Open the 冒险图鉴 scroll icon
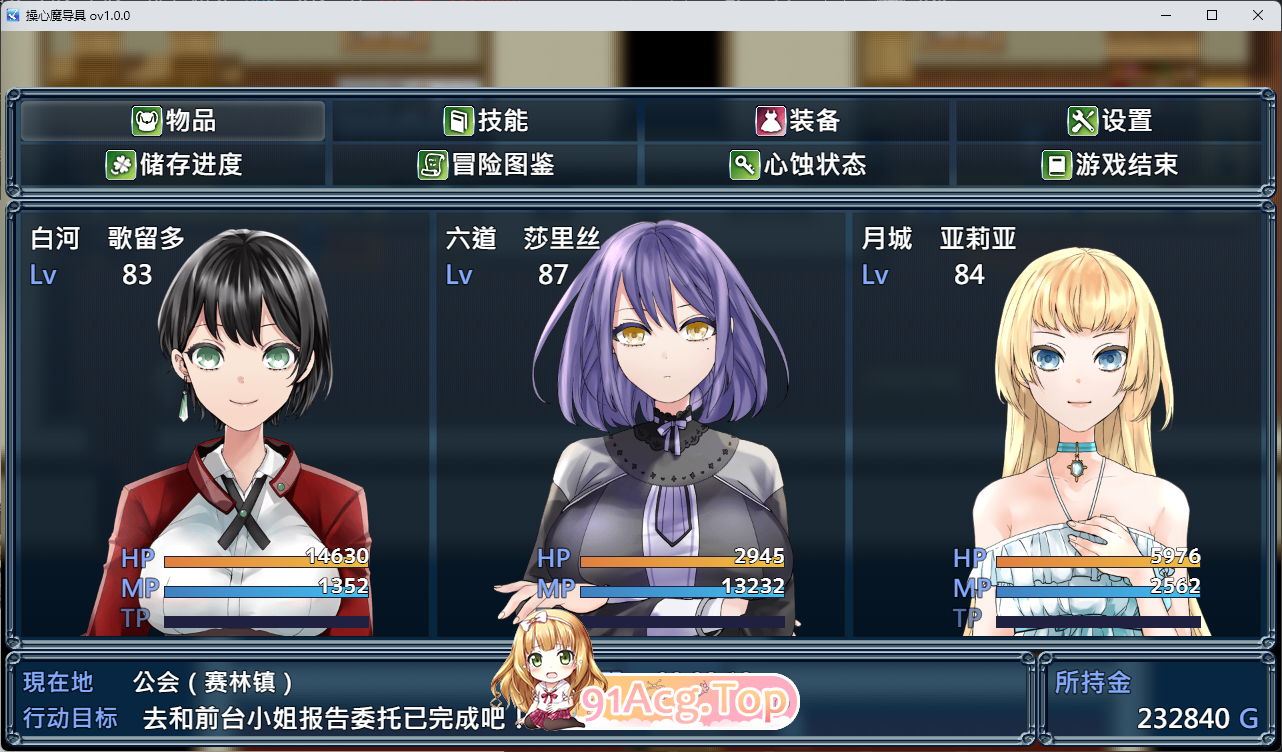The width and height of the screenshot is (1282, 752). pos(432,164)
